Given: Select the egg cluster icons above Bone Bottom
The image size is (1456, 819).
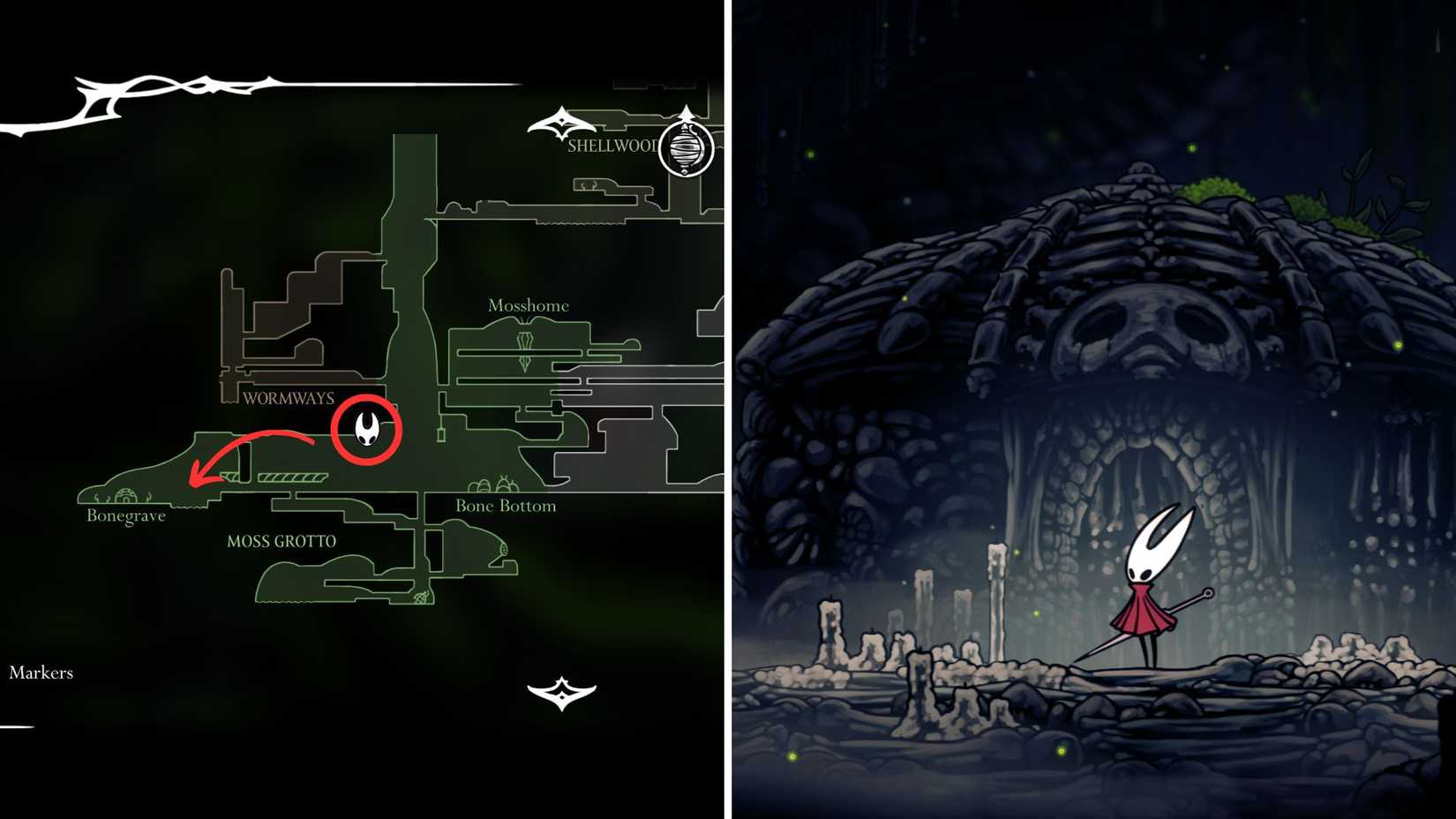Looking at the screenshot, I should point(492,485).
